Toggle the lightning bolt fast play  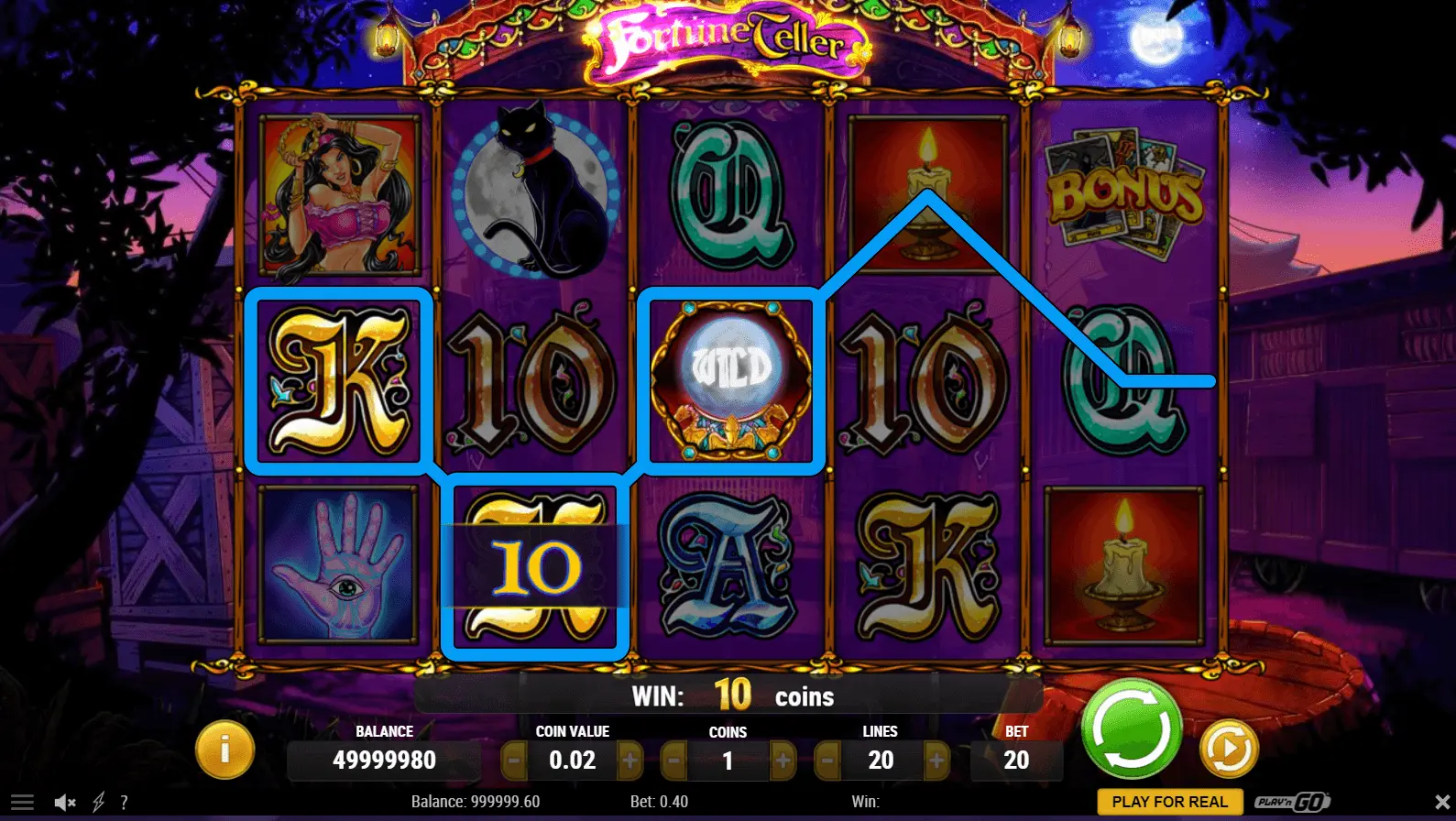(98, 803)
